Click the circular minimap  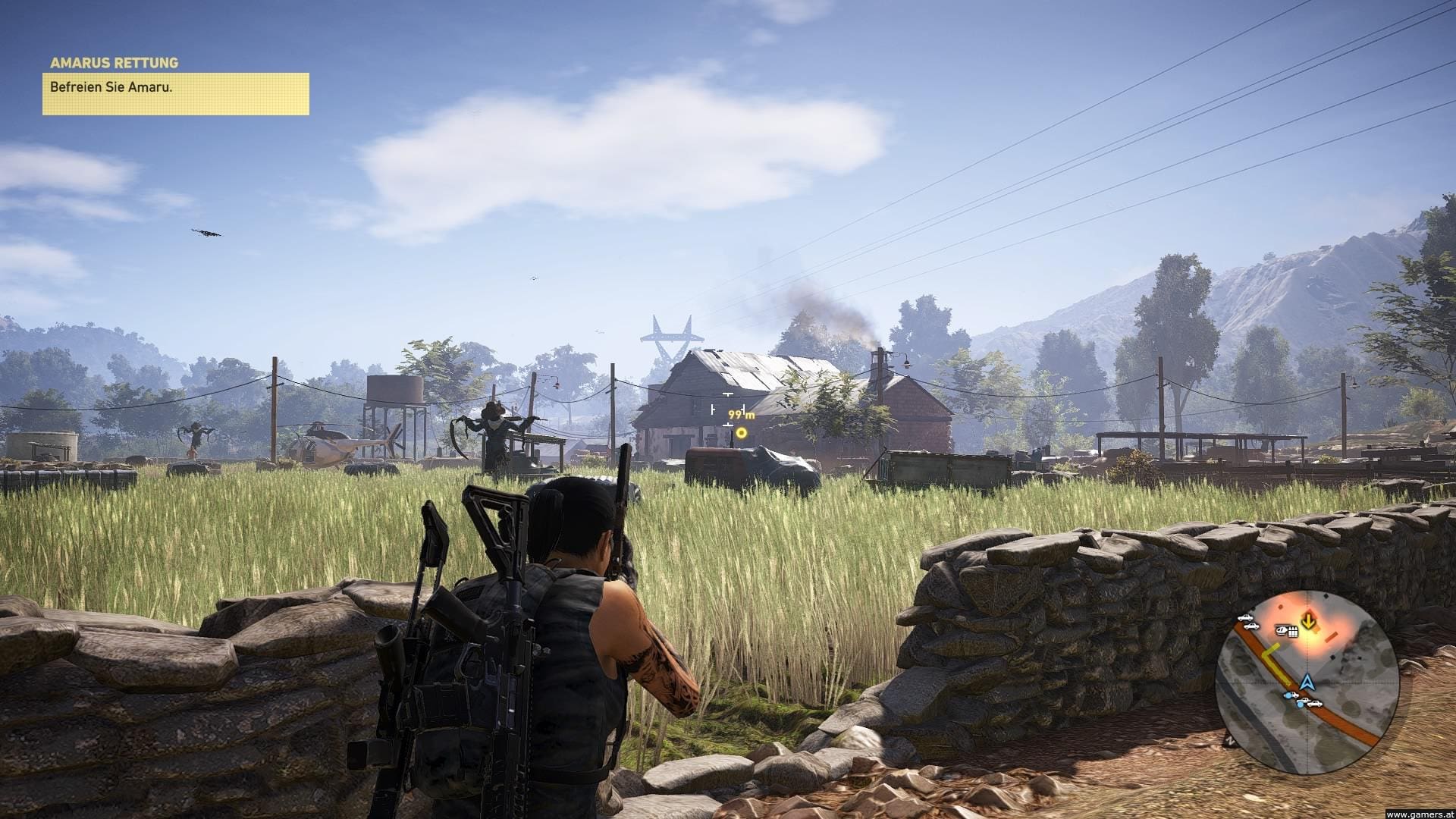(1307, 682)
